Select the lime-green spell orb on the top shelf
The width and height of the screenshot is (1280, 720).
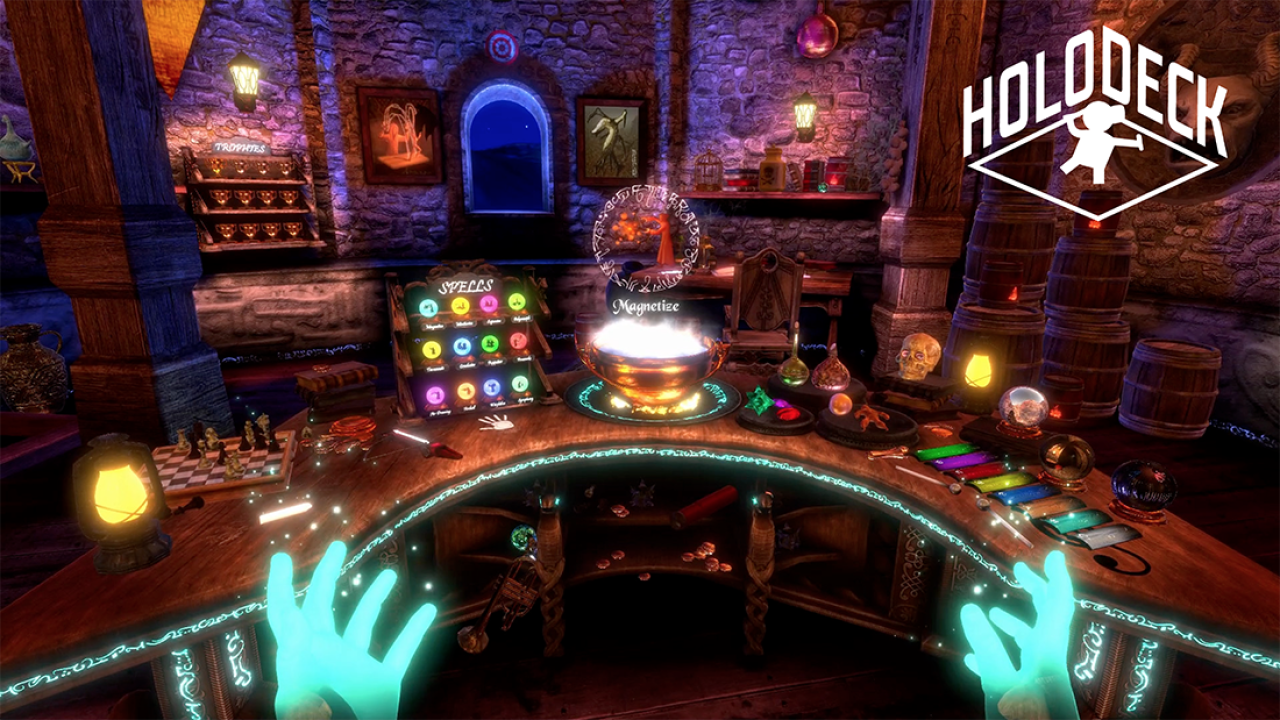coord(517,301)
